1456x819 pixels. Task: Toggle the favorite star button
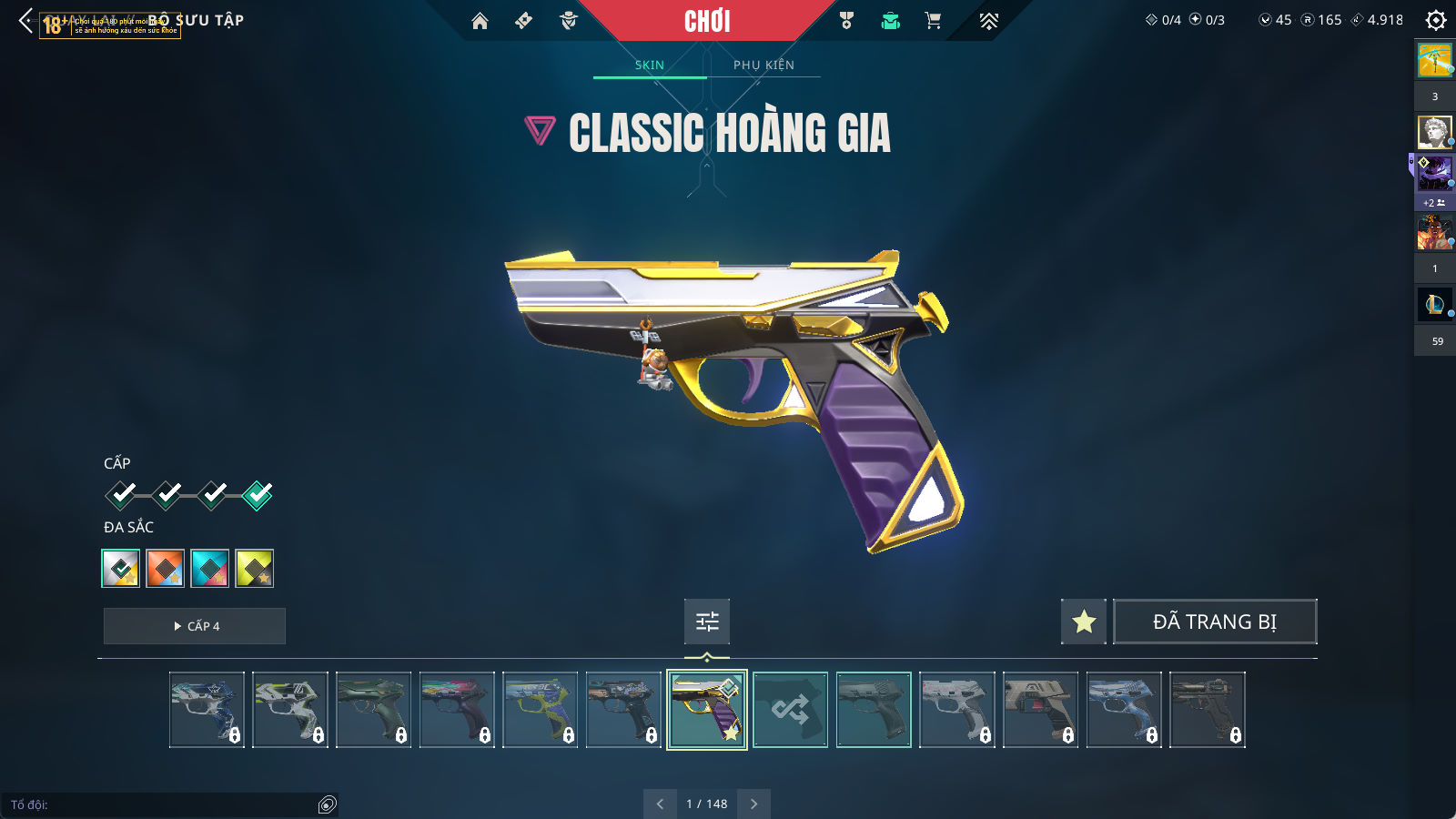pyautogui.click(x=1084, y=622)
